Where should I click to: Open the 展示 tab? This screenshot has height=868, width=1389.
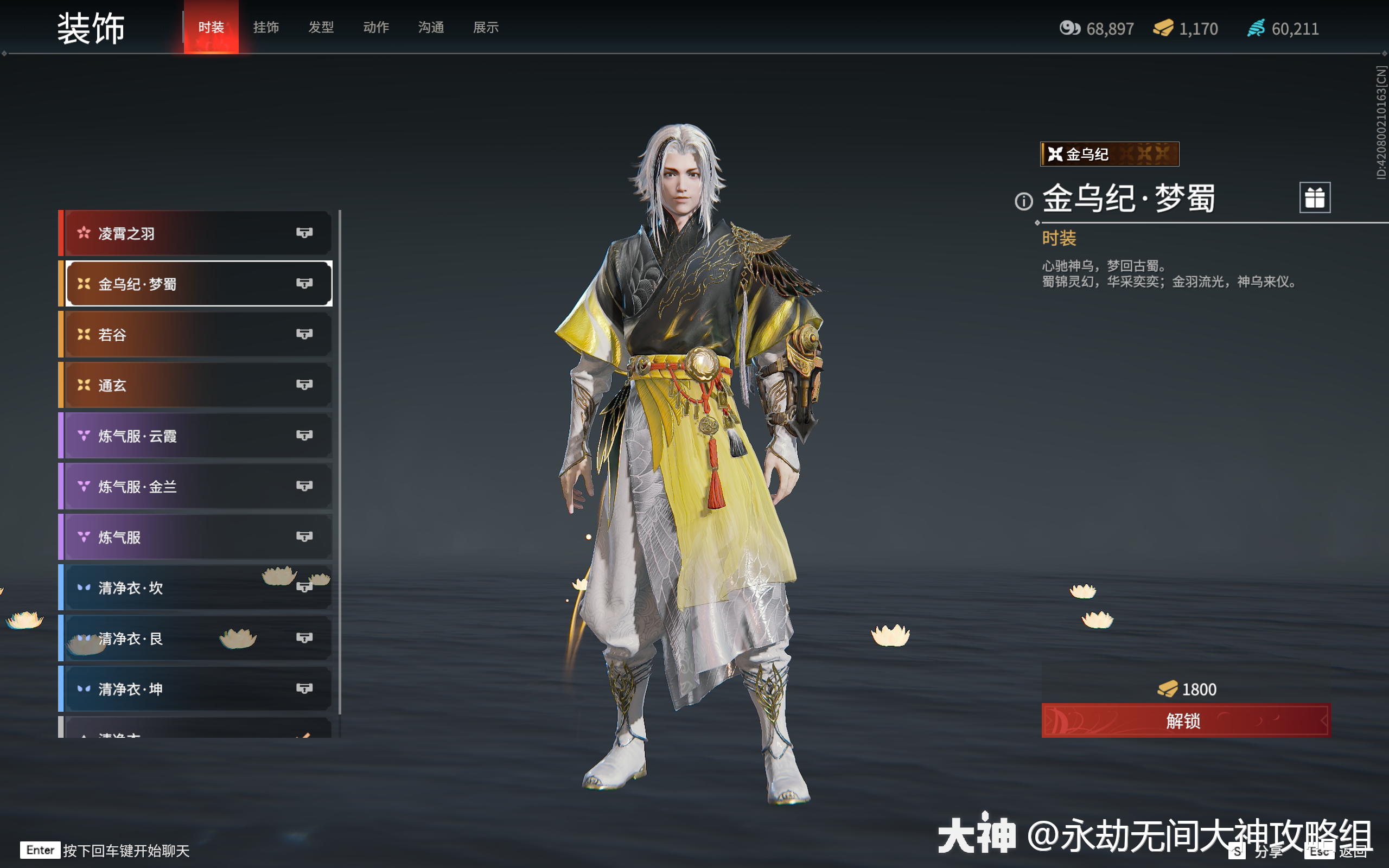tap(486, 28)
